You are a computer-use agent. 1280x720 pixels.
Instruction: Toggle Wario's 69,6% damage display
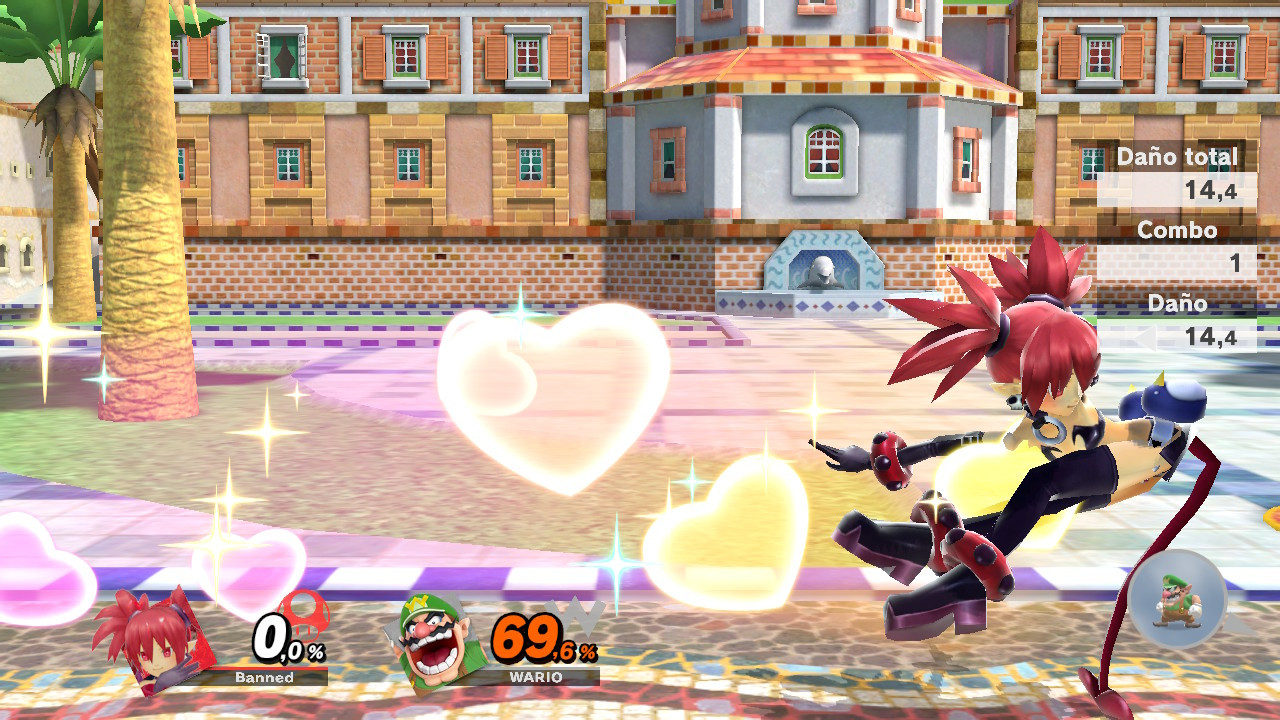point(530,633)
